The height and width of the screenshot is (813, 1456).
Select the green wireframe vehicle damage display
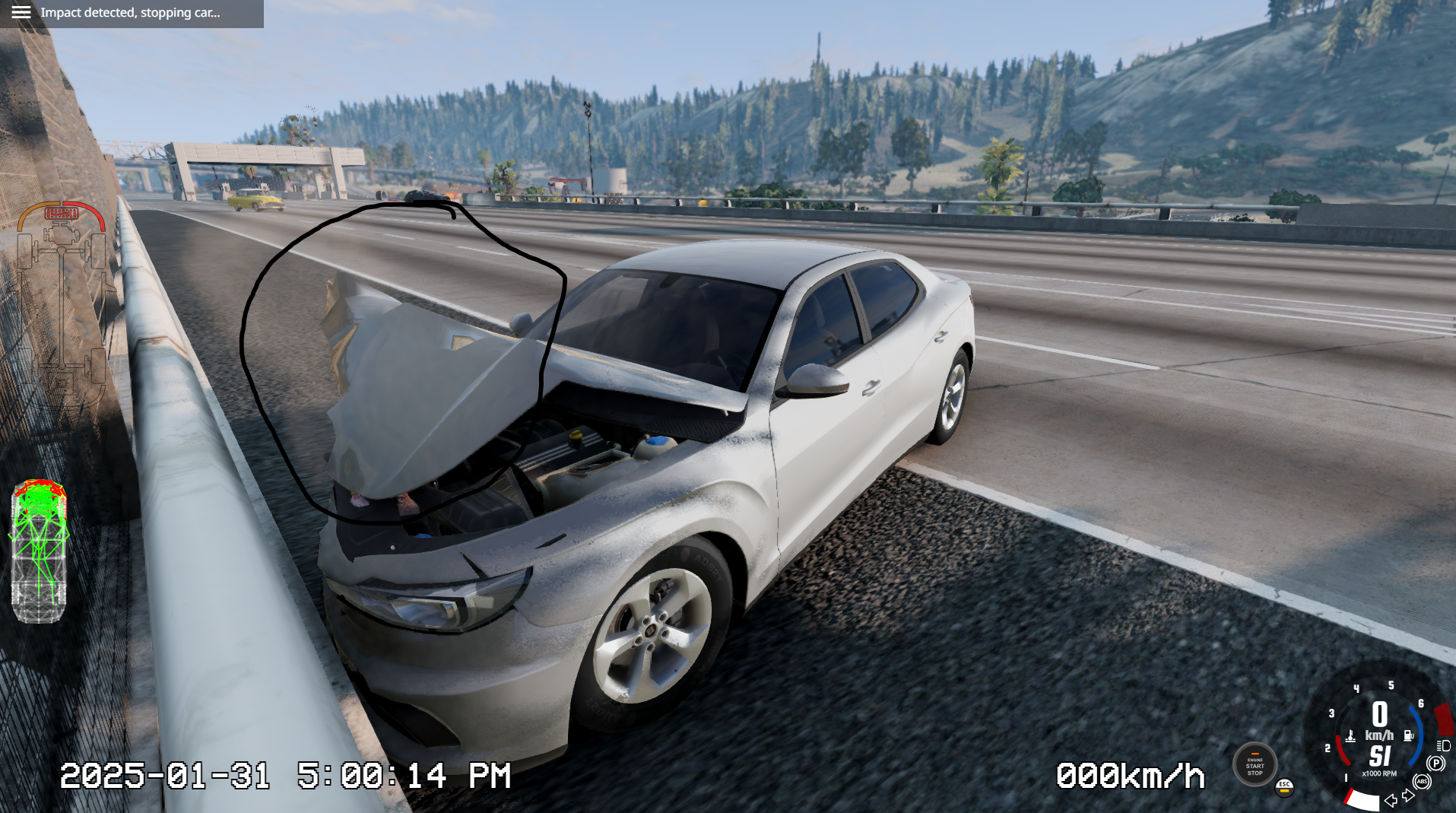pyautogui.click(x=39, y=551)
